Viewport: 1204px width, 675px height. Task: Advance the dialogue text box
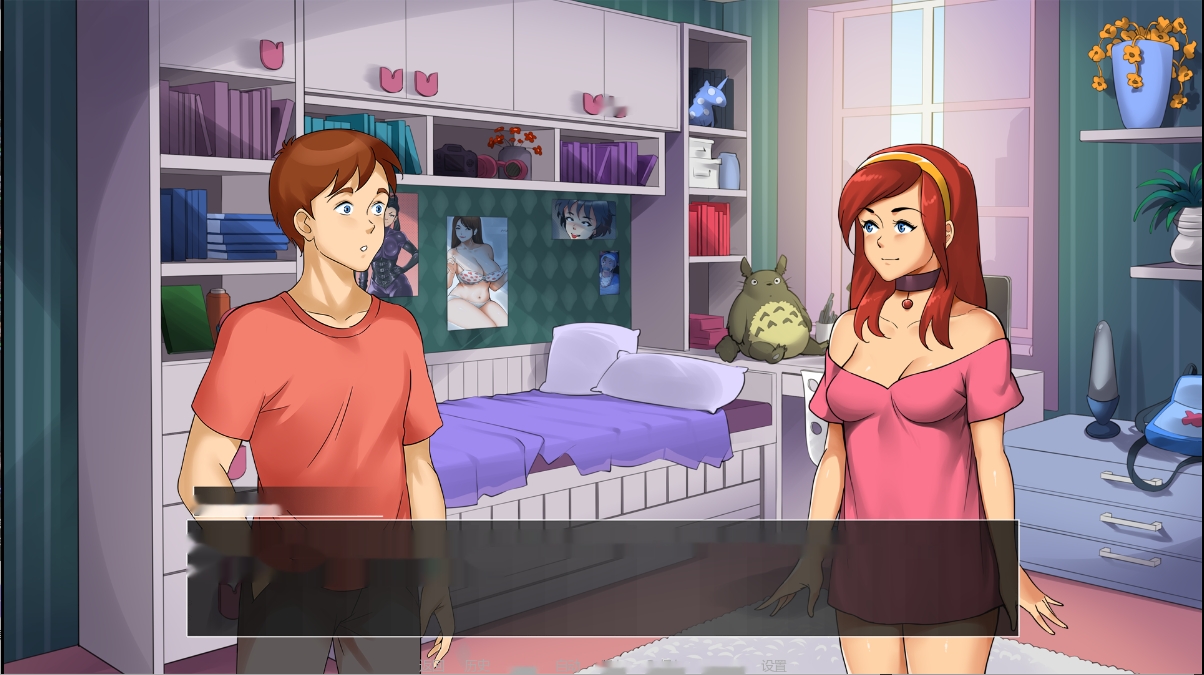(x=602, y=578)
